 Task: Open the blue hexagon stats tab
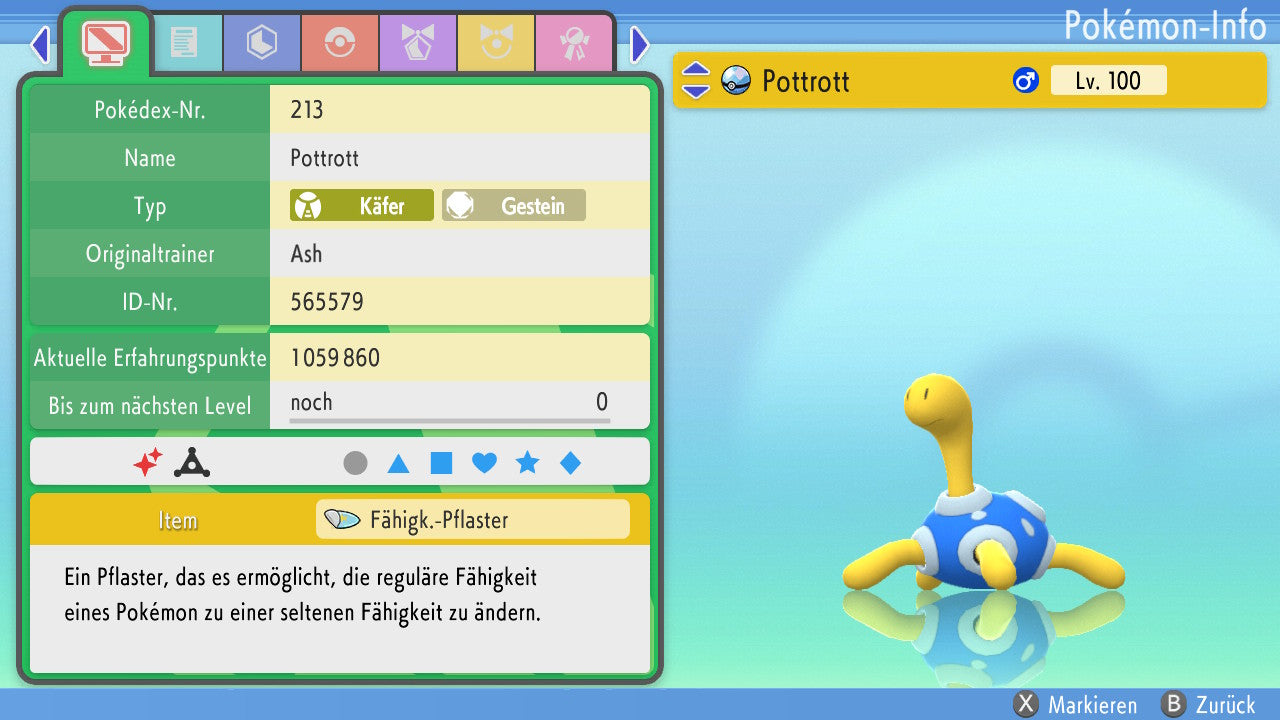click(x=261, y=44)
